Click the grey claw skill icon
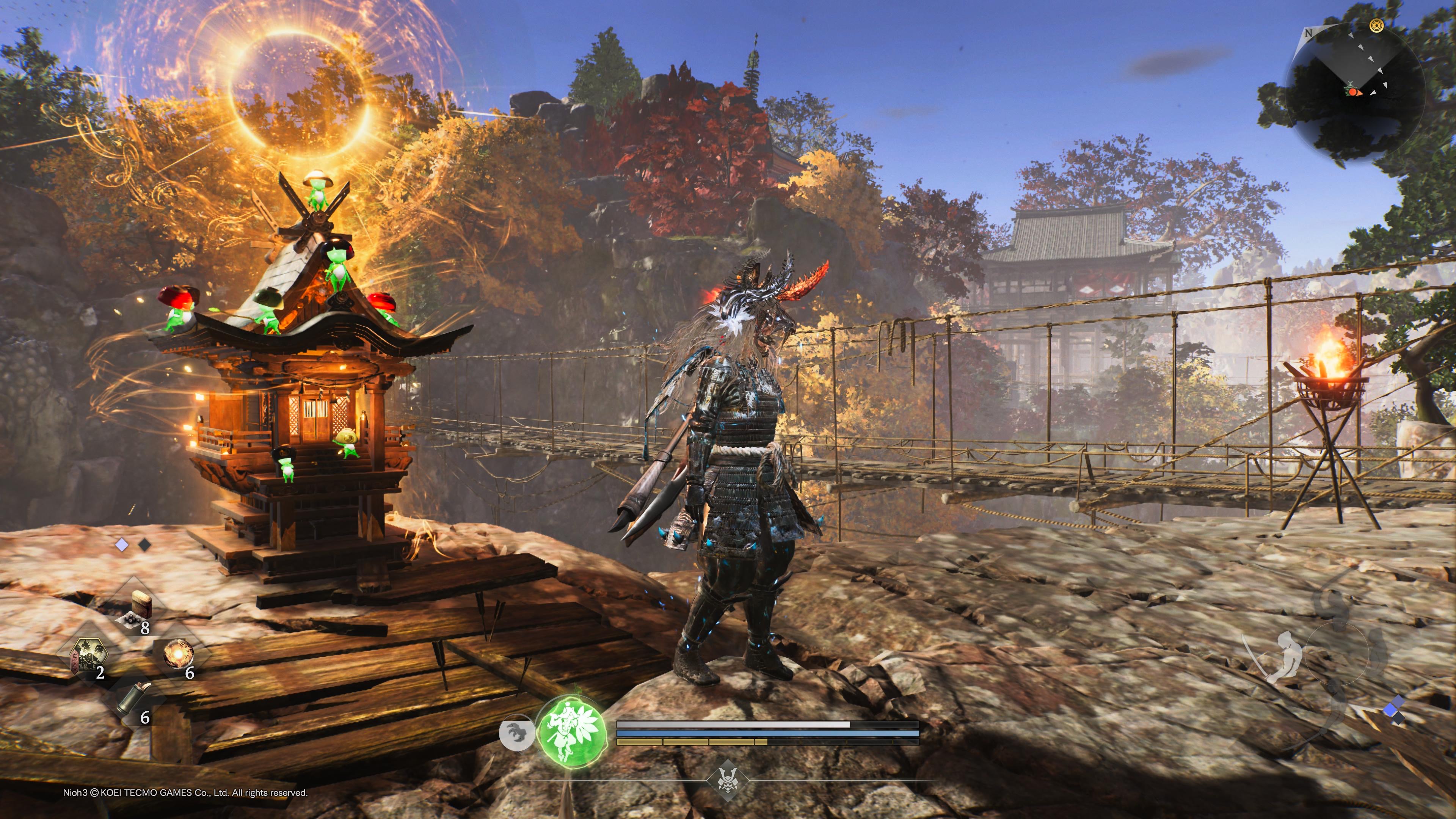 [x=516, y=733]
